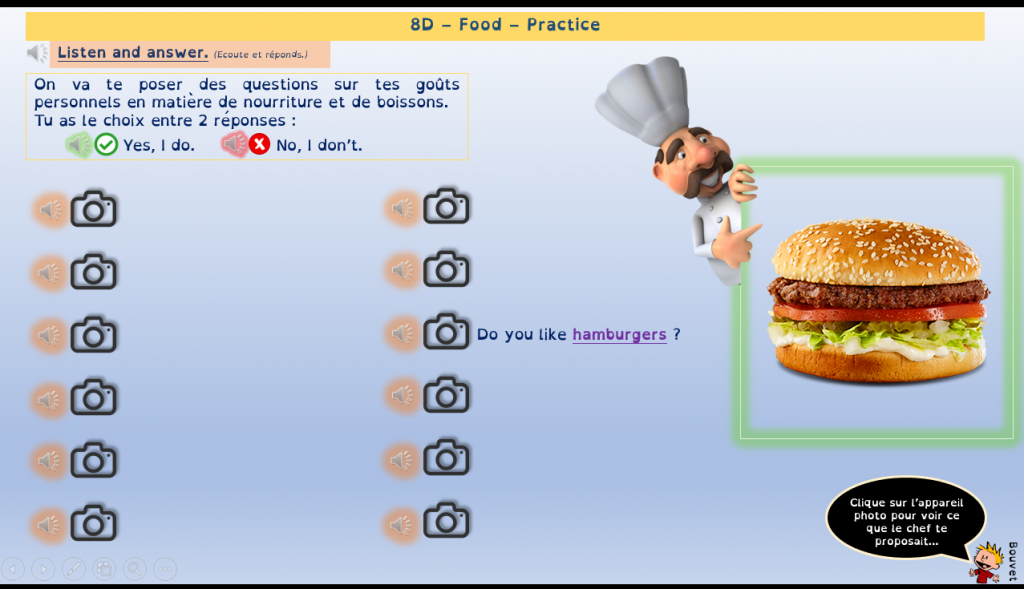Play the Listen and answer audio speaker
Screen dimensions: 1024x589
tap(37, 53)
